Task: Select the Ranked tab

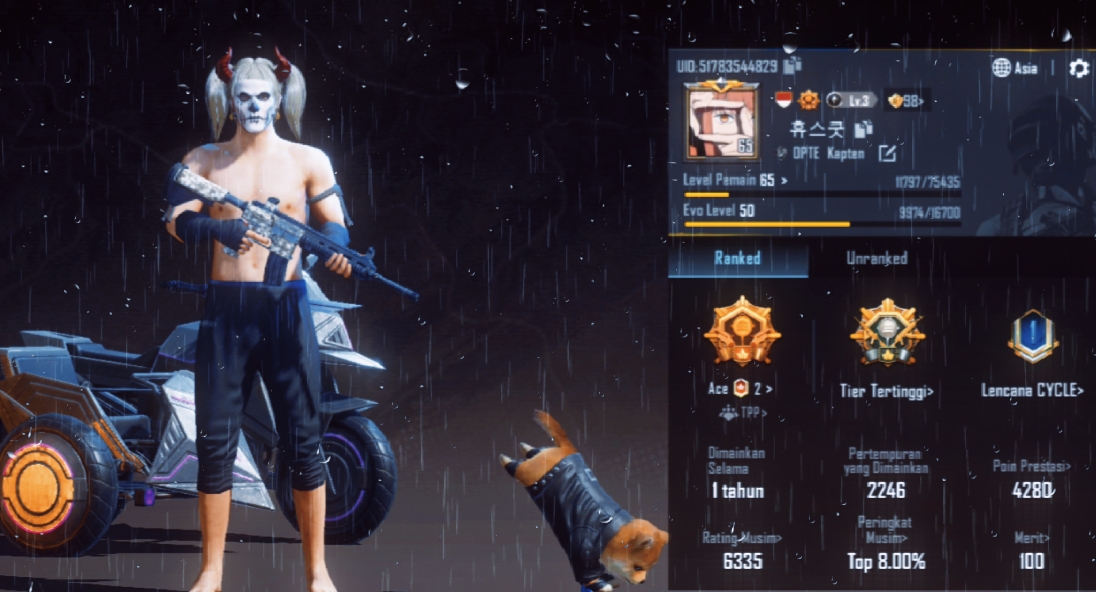Action: click(x=737, y=258)
